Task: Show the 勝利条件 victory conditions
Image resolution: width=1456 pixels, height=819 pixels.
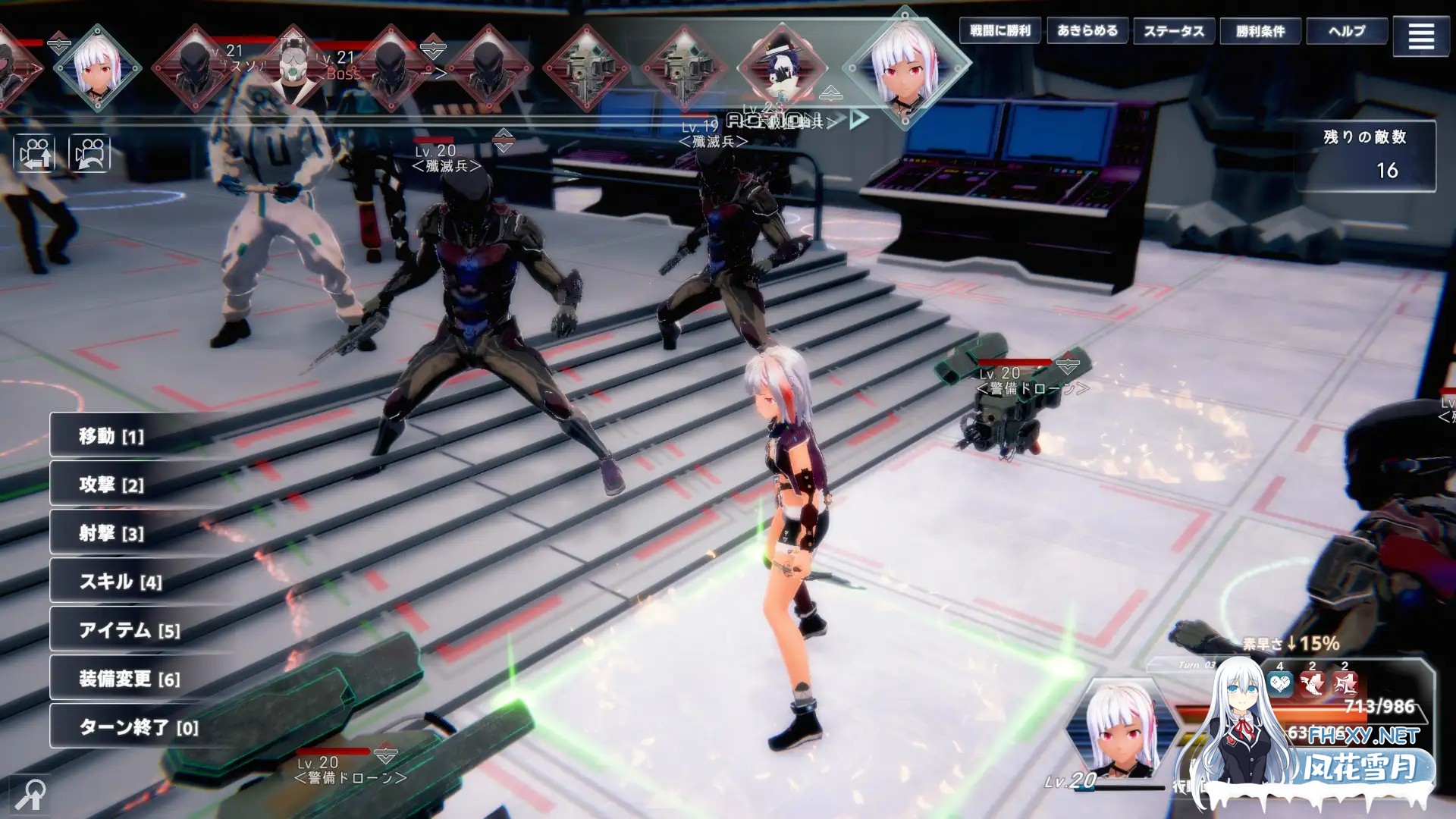Action: [1260, 31]
